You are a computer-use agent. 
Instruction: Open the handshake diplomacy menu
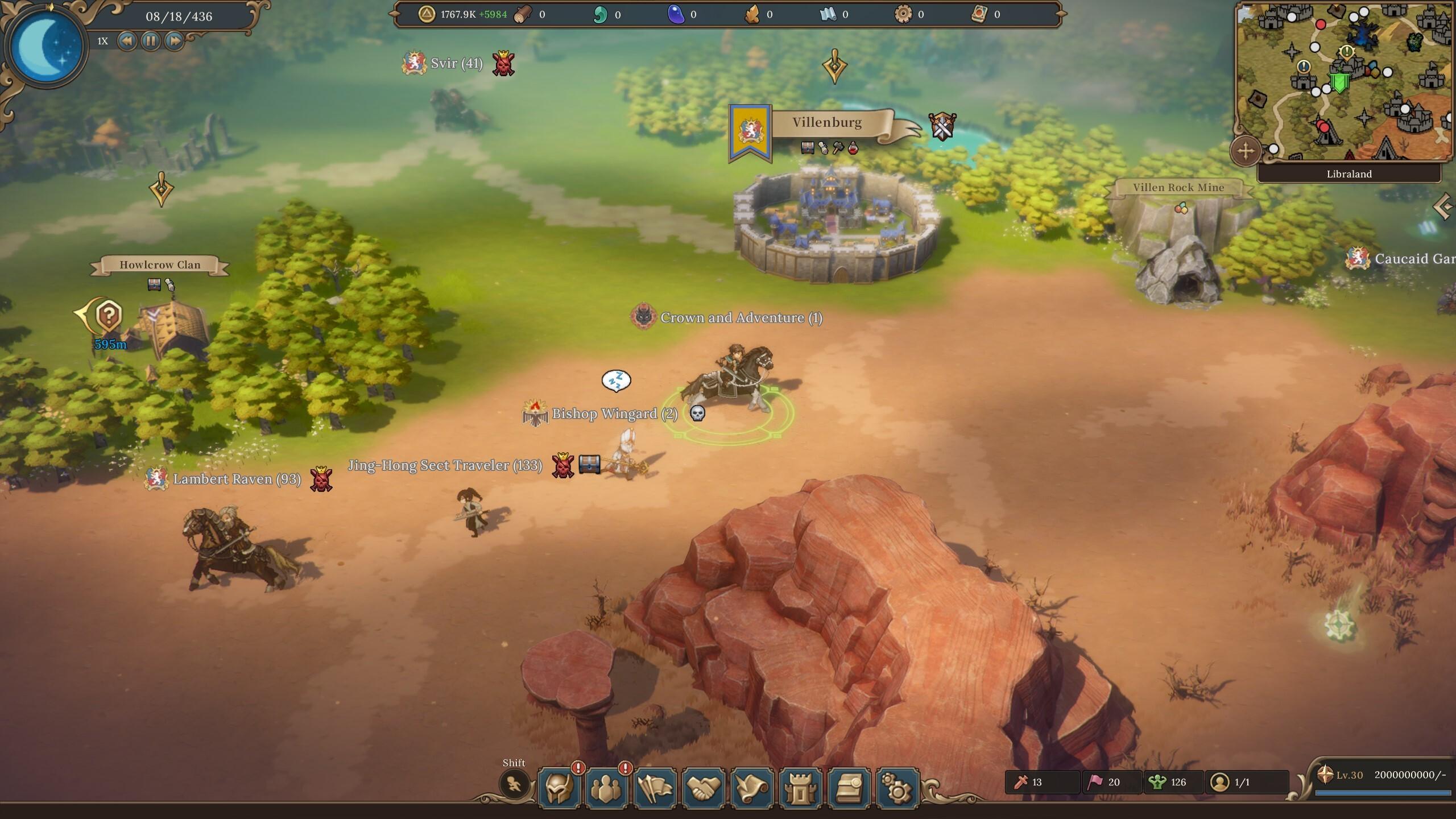pos(704,788)
